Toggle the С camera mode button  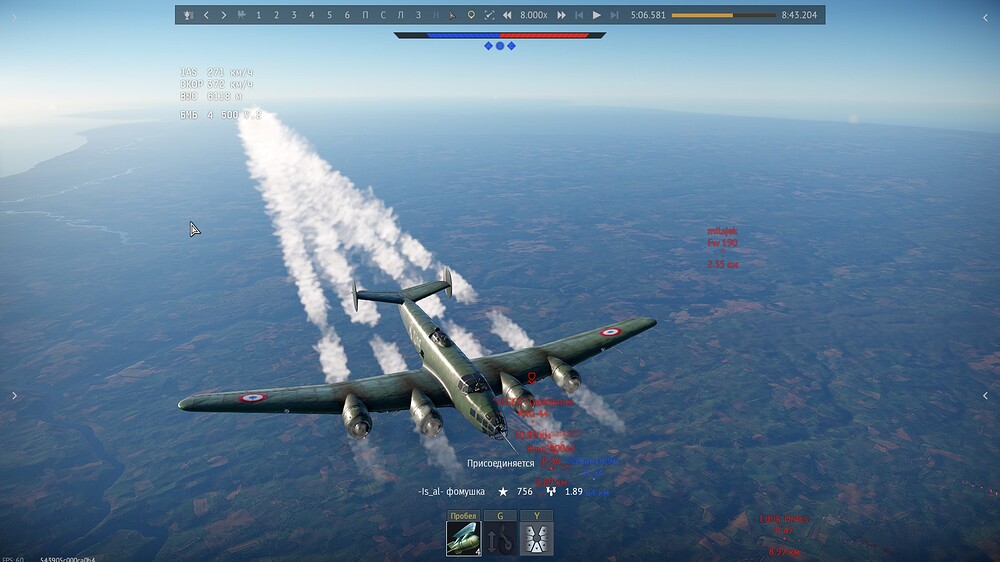[383, 15]
